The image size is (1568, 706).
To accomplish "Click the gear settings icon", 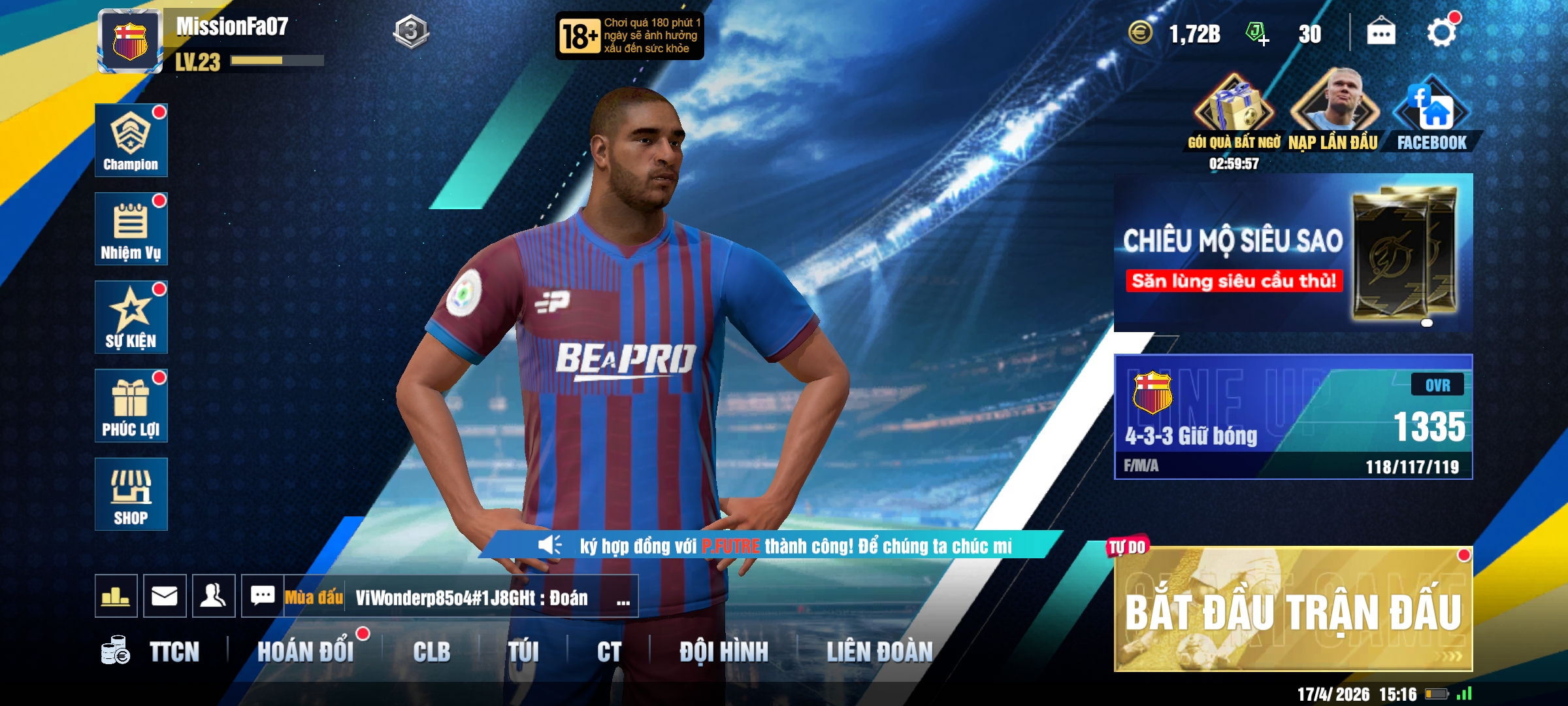I will coord(1441,33).
